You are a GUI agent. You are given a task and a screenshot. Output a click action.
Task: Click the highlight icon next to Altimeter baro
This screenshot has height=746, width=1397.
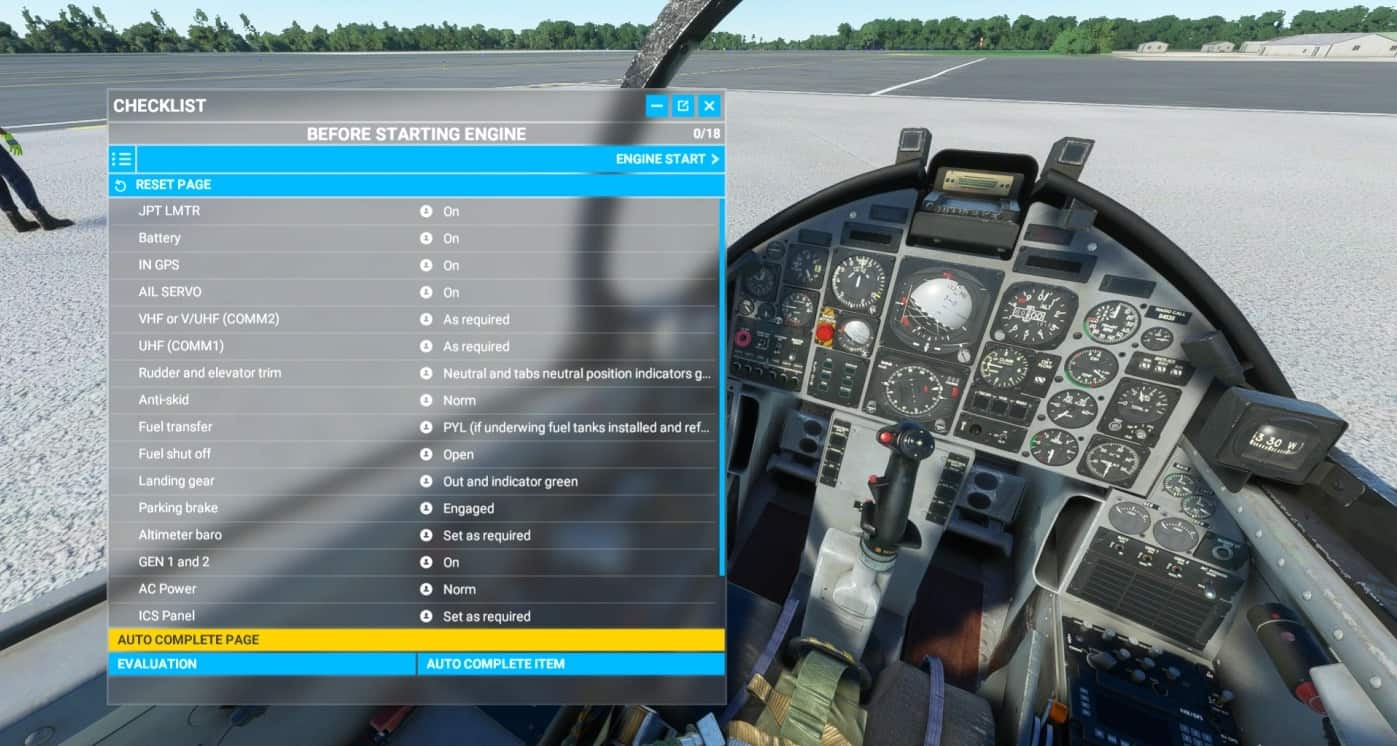(x=427, y=535)
